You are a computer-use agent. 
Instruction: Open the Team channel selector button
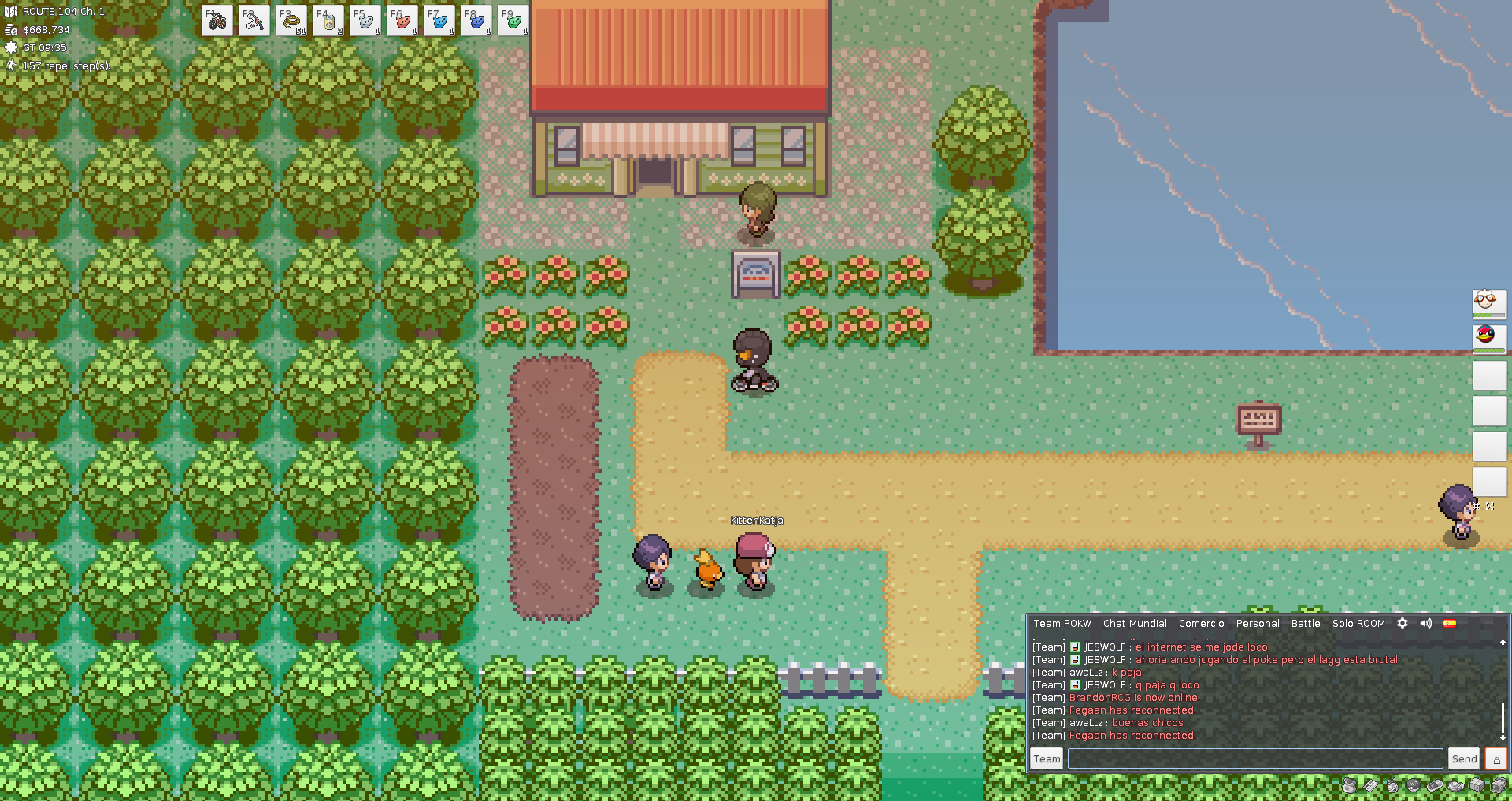point(1047,758)
